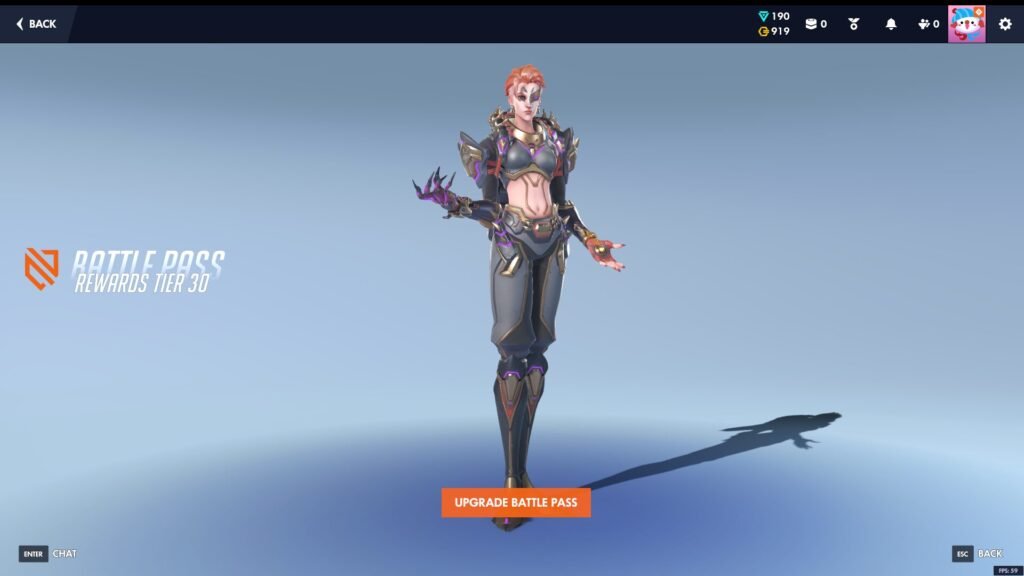Click Upgrade Battle Pass

[x=515, y=502]
